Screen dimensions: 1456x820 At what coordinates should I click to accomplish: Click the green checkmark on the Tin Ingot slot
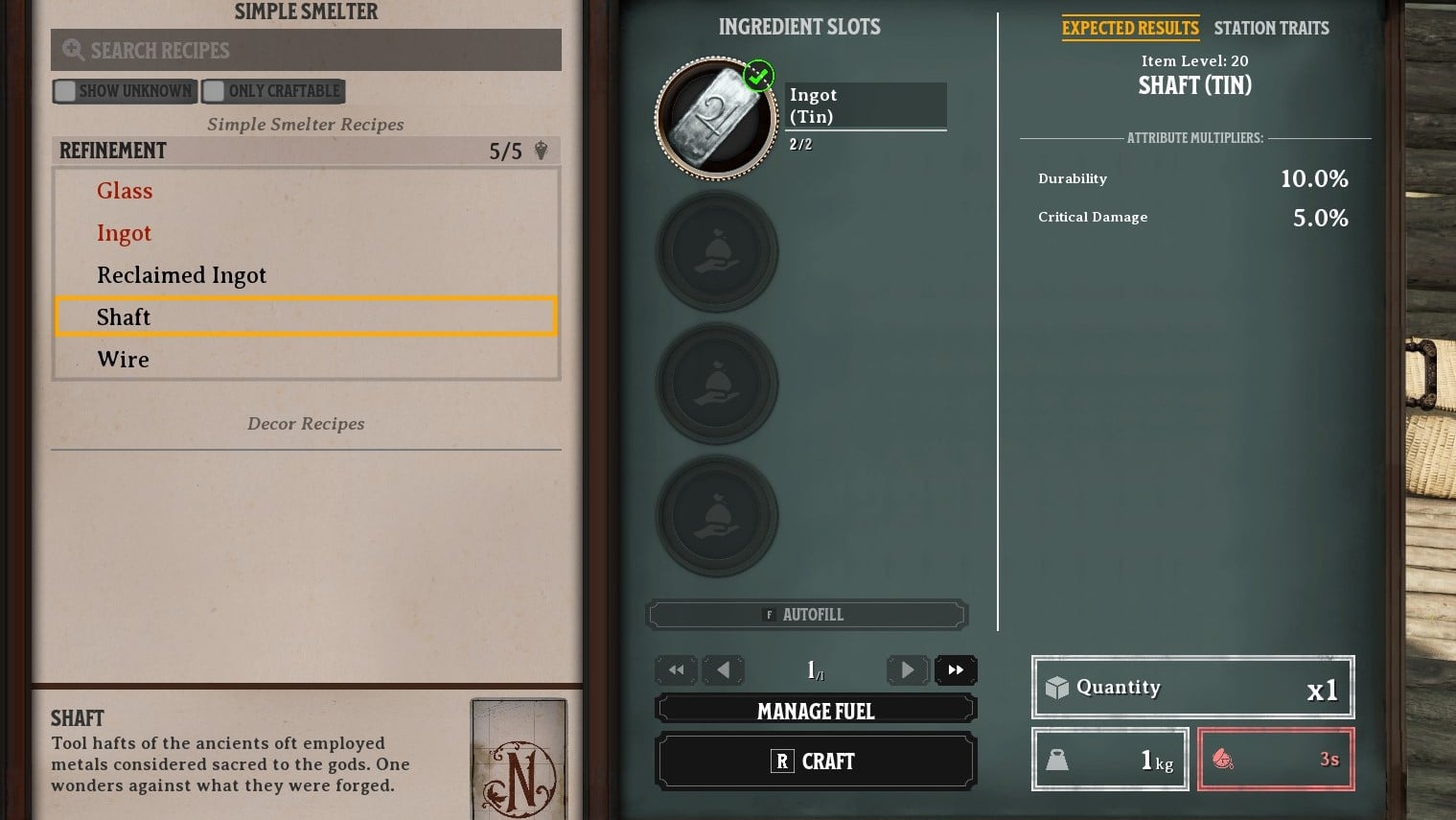758,76
